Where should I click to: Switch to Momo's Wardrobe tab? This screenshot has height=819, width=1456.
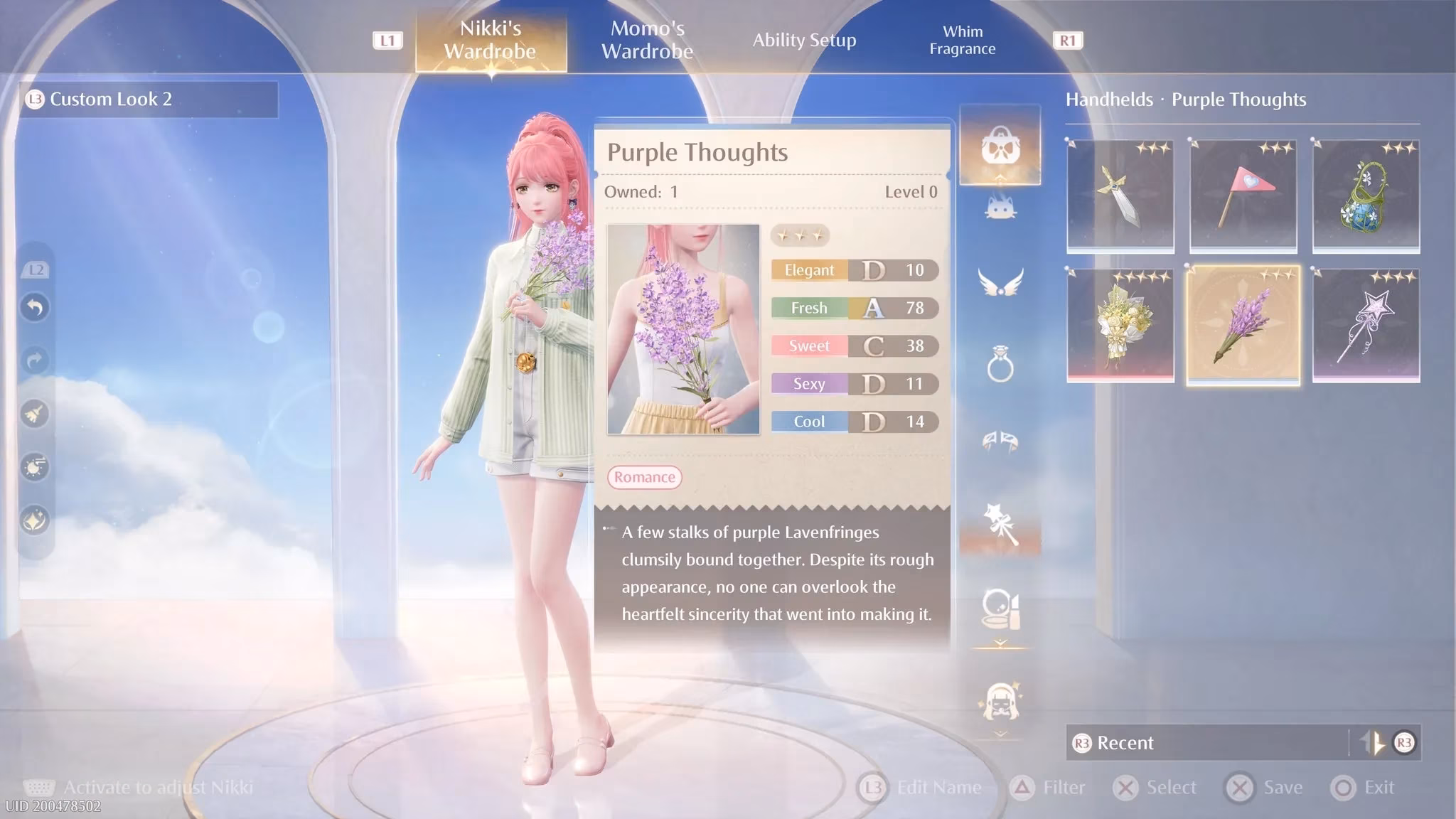pyautogui.click(x=647, y=40)
